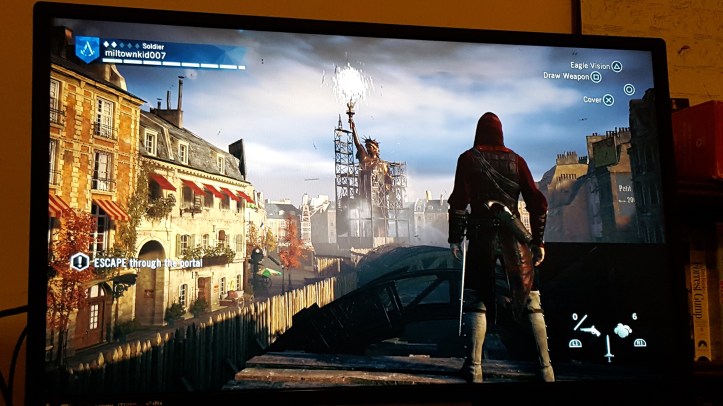Viewport: 723px width, 406px height.
Task: Click the objective marker icon beside ESCAPE
Action: pyautogui.click(x=79, y=262)
